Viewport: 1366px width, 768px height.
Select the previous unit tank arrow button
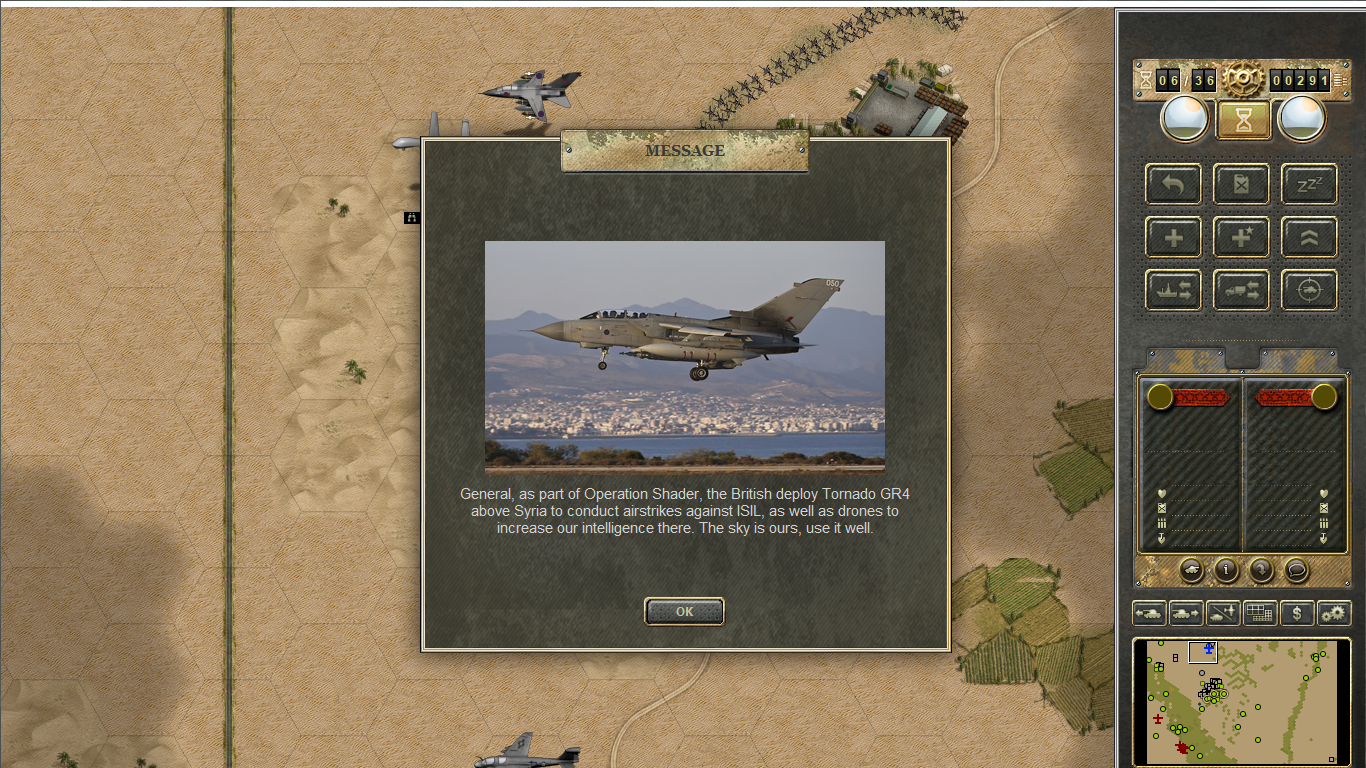point(1149,613)
